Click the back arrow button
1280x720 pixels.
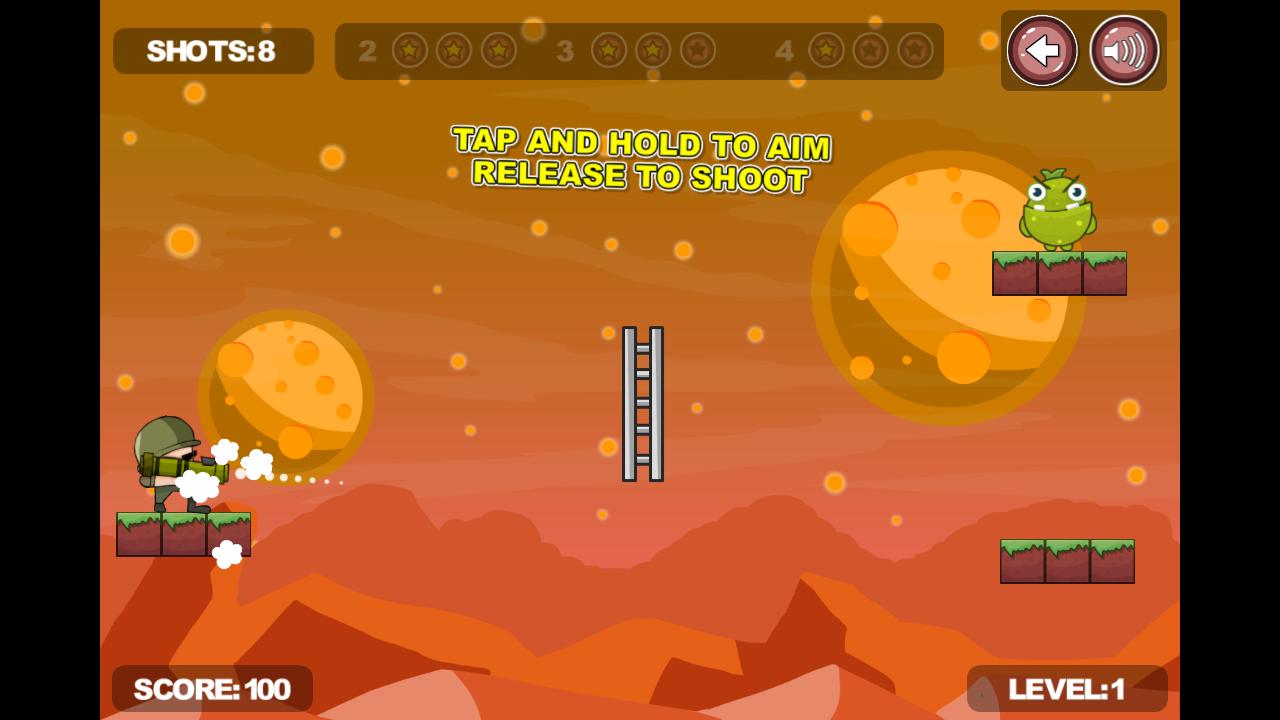pyautogui.click(x=1041, y=51)
